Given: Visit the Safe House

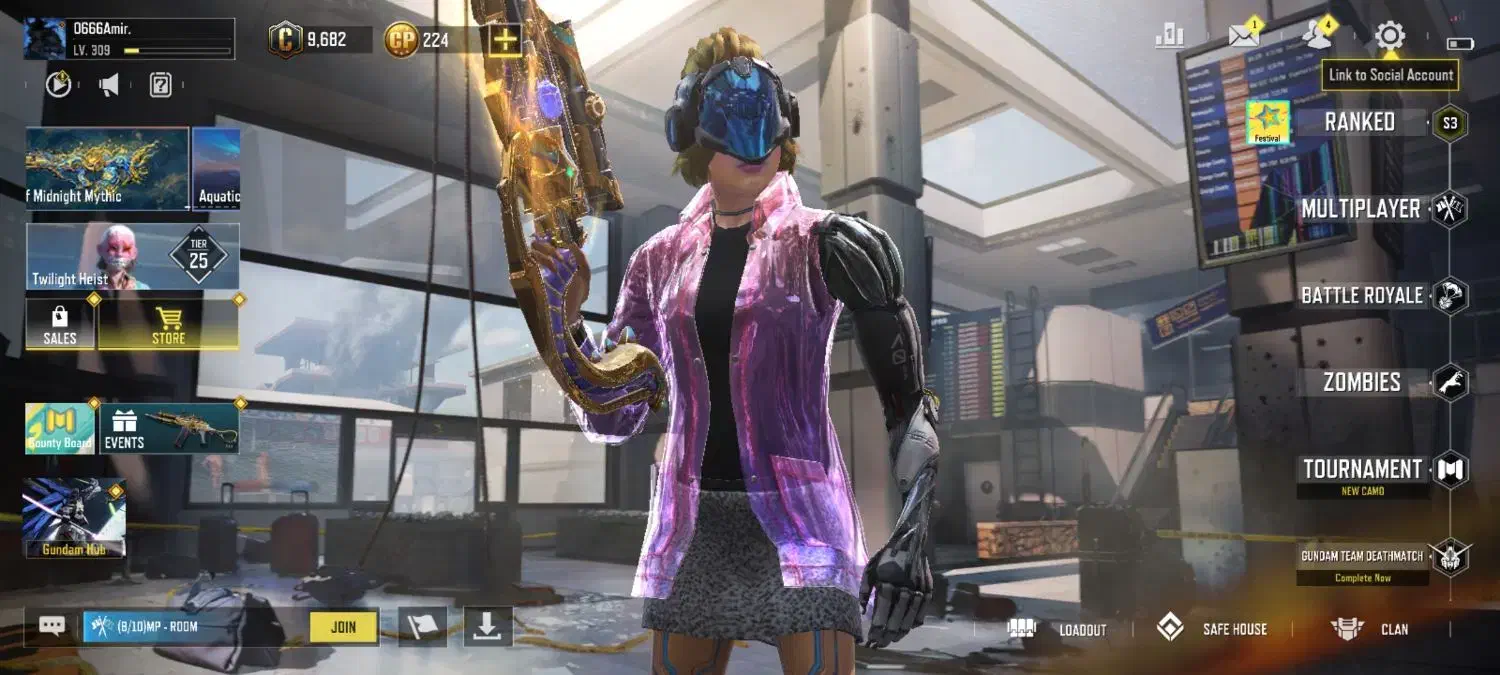Looking at the screenshot, I should 1212,629.
